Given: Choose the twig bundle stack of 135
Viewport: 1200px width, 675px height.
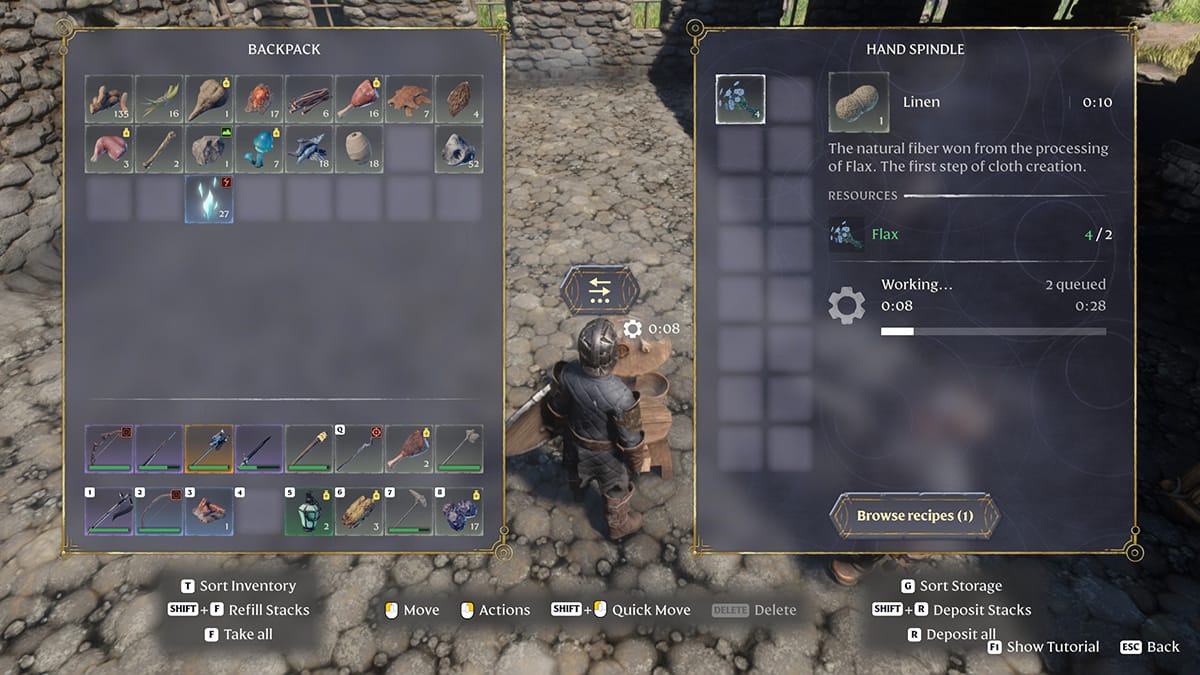Looking at the screenshot, I should [x=110, y=99].
